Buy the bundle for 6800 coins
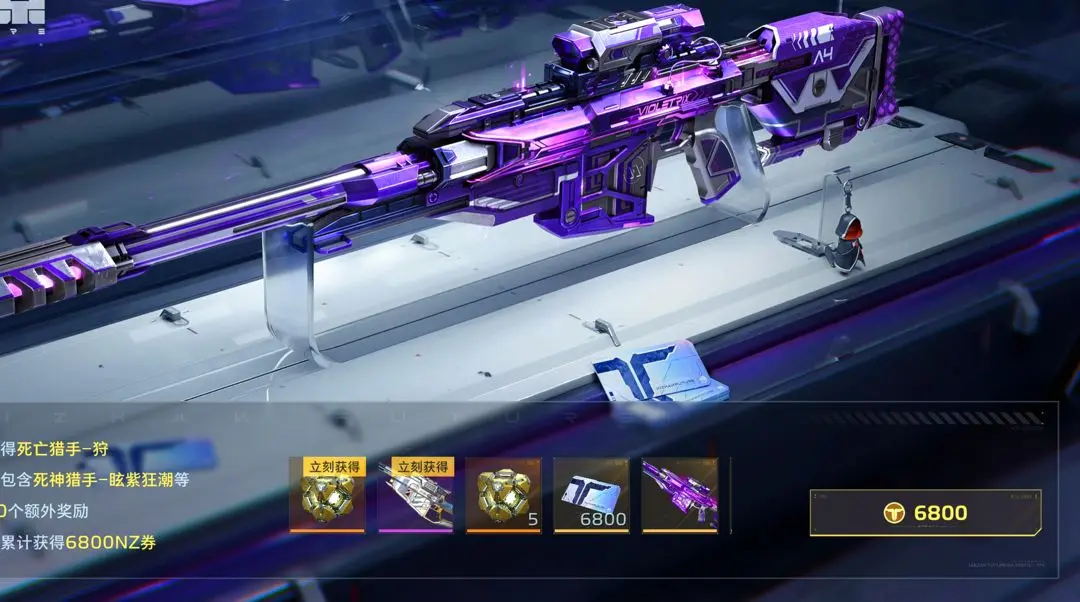Screen dimensions: 1080x602 pyautogui.click(x=925, y=513)
